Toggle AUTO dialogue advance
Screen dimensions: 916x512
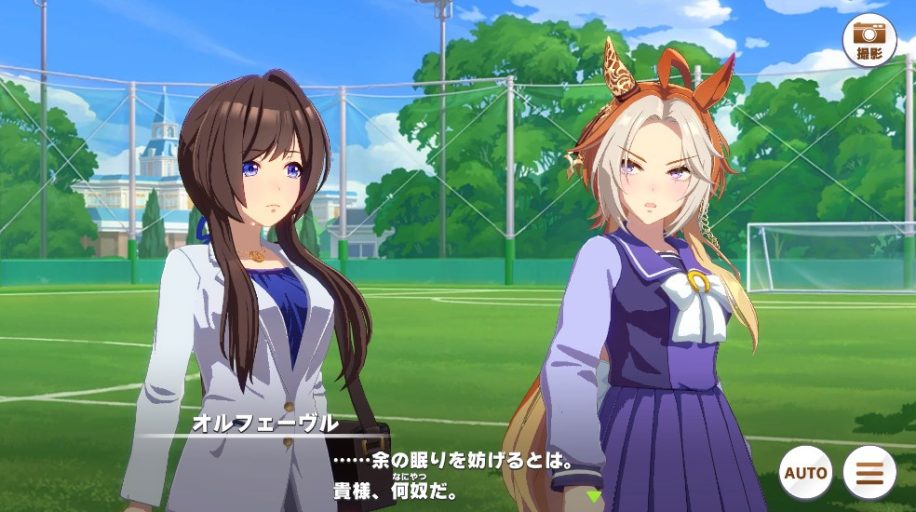[806, 472]
